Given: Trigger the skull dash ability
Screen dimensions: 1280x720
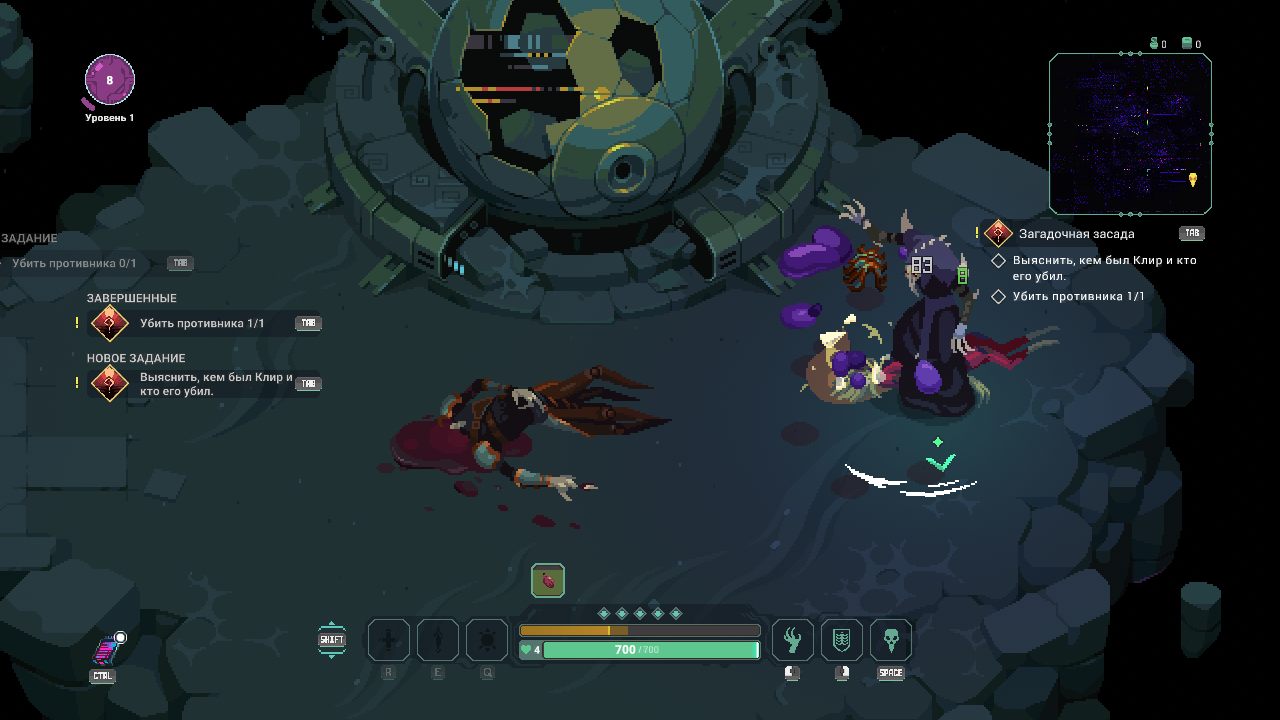Looking at the screenshot, I should pyautogui.click(x=890, y=640).
